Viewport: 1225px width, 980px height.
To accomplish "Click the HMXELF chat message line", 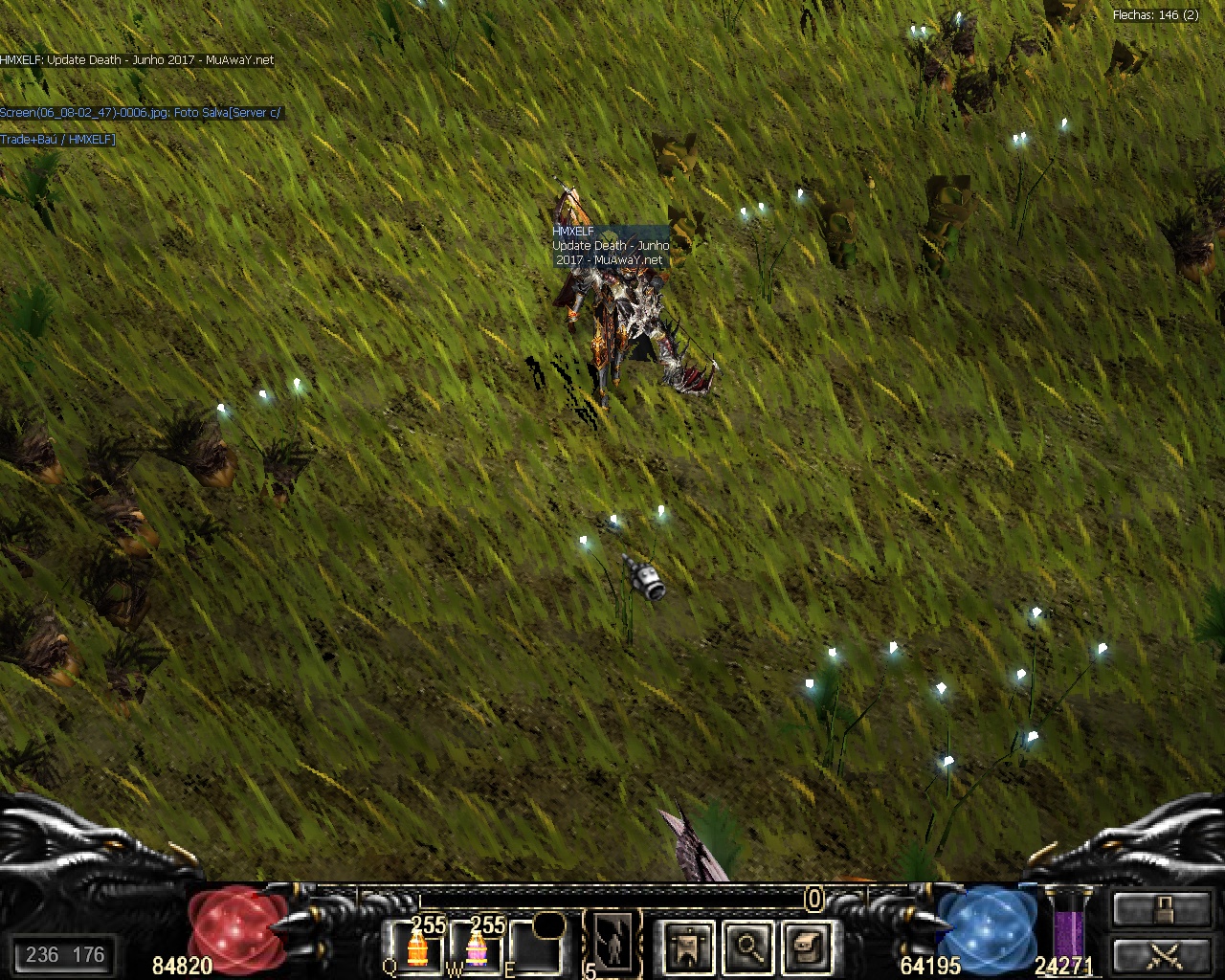I will click(x=137, y=59).
